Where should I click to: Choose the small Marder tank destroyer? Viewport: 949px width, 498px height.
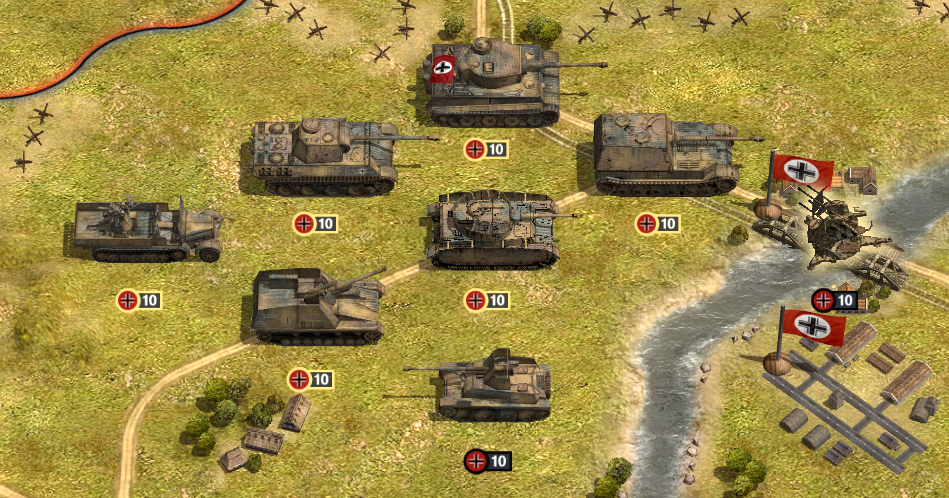tap(492, 385)
